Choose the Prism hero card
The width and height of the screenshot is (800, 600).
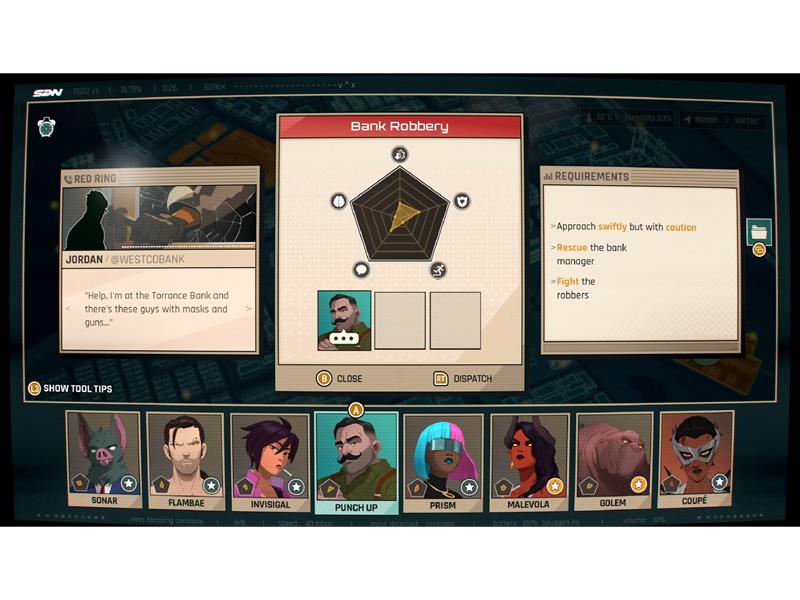(442, 460)
